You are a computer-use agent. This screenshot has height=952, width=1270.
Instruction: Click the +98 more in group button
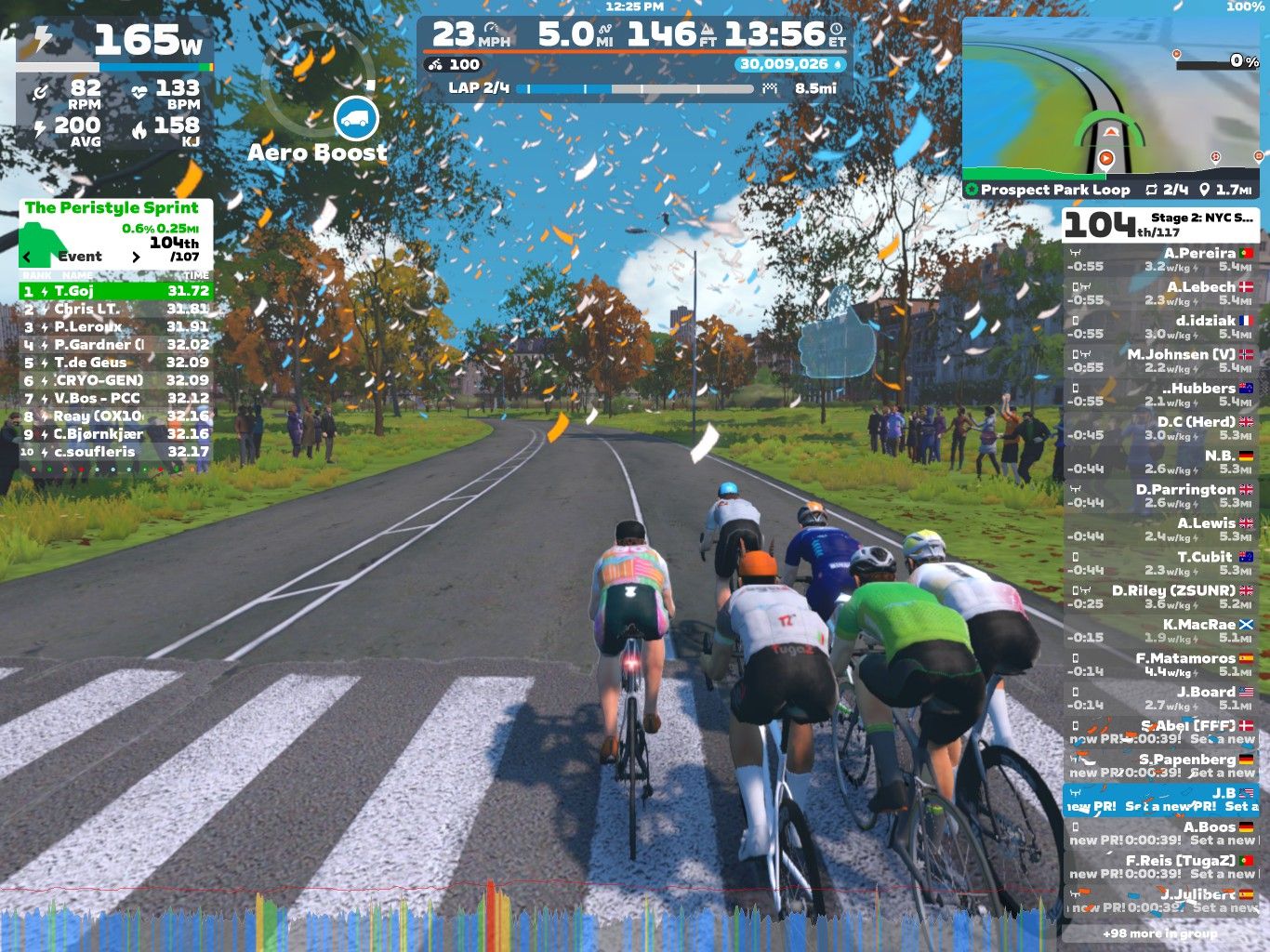click(1158, 932)
